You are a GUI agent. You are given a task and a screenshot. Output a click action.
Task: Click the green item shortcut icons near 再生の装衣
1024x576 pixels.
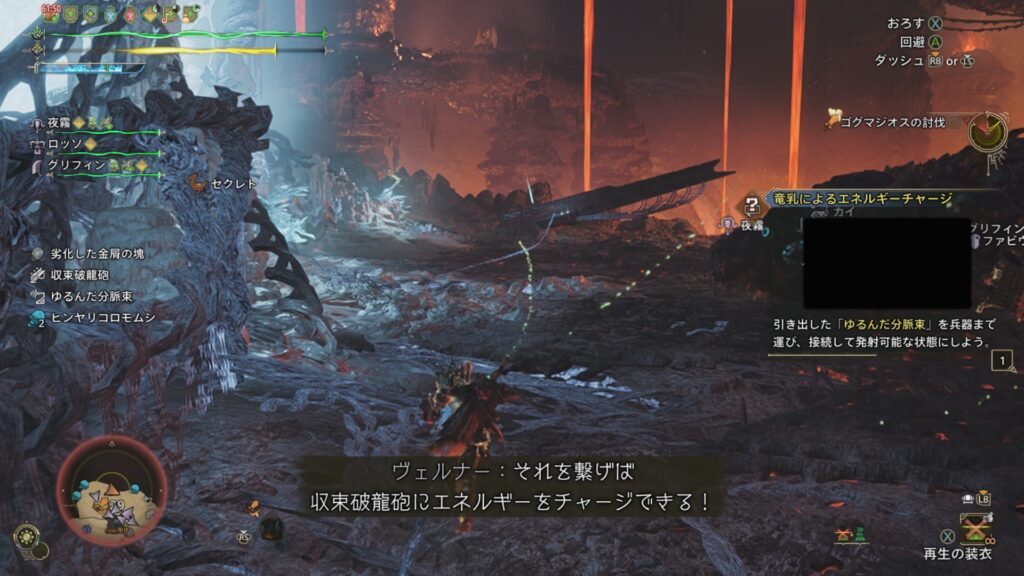tap(849, 537)
